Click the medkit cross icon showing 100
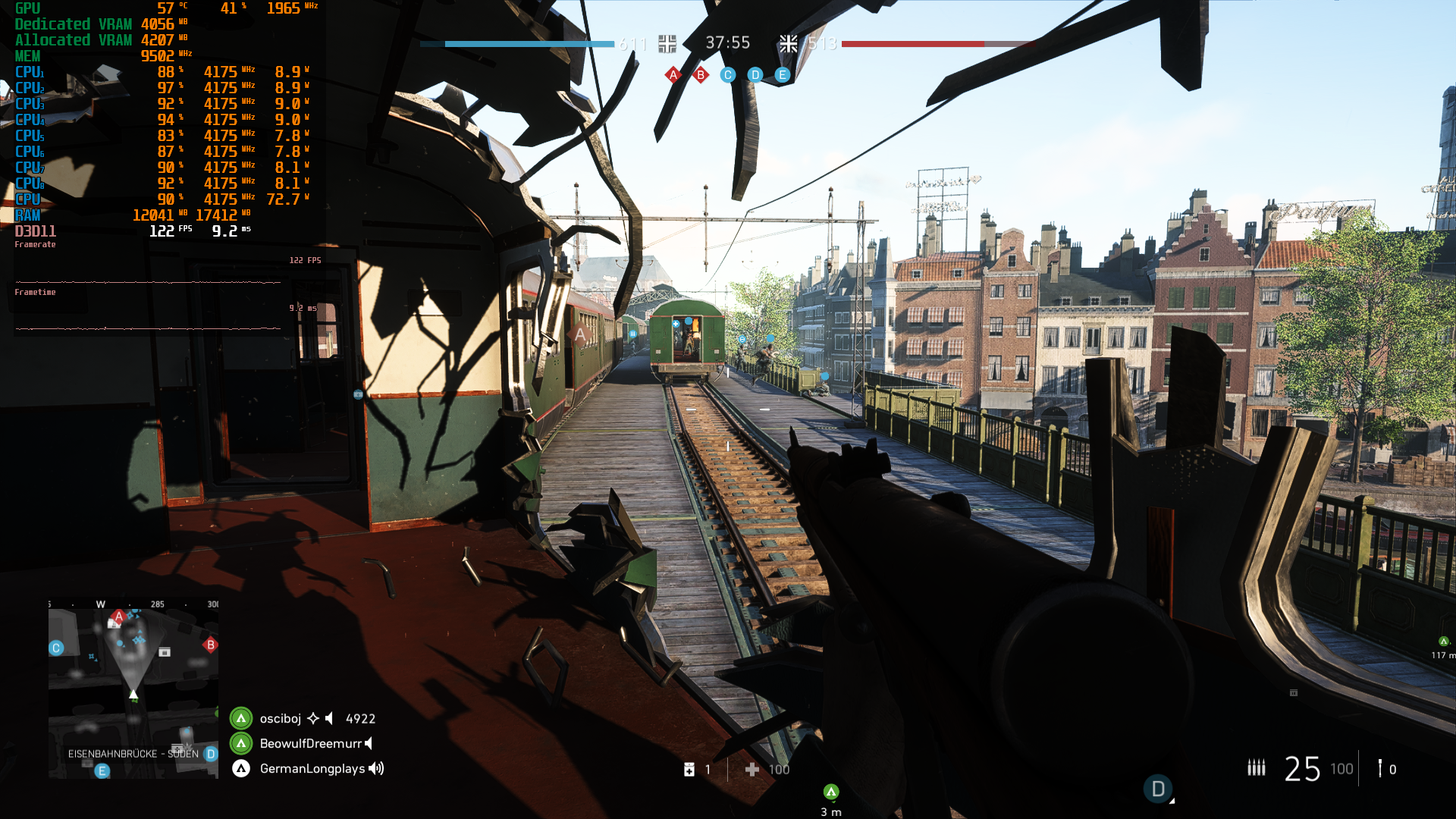The image size is (1456, 819). pyautogui.click(x=752, y=768)
